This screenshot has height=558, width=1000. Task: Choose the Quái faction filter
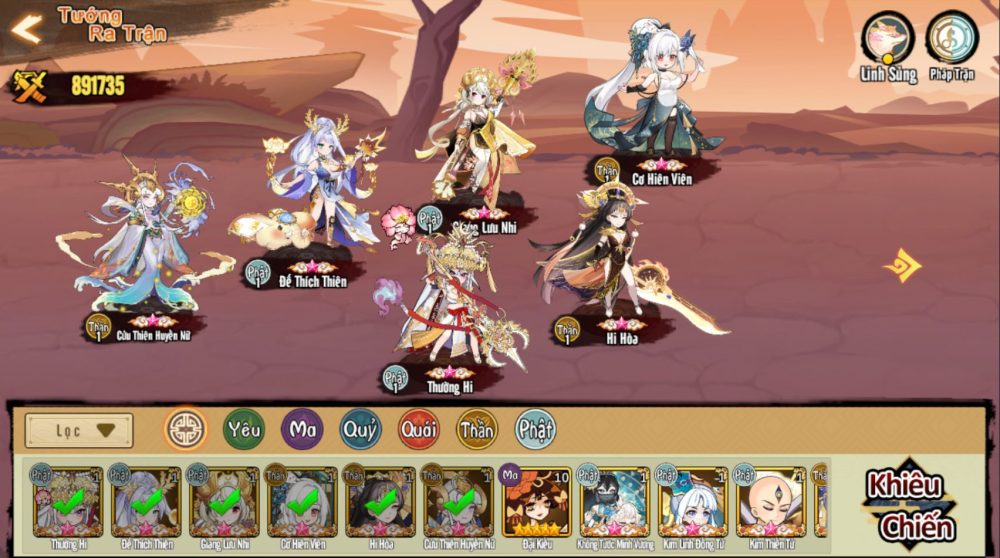(419, 429)
